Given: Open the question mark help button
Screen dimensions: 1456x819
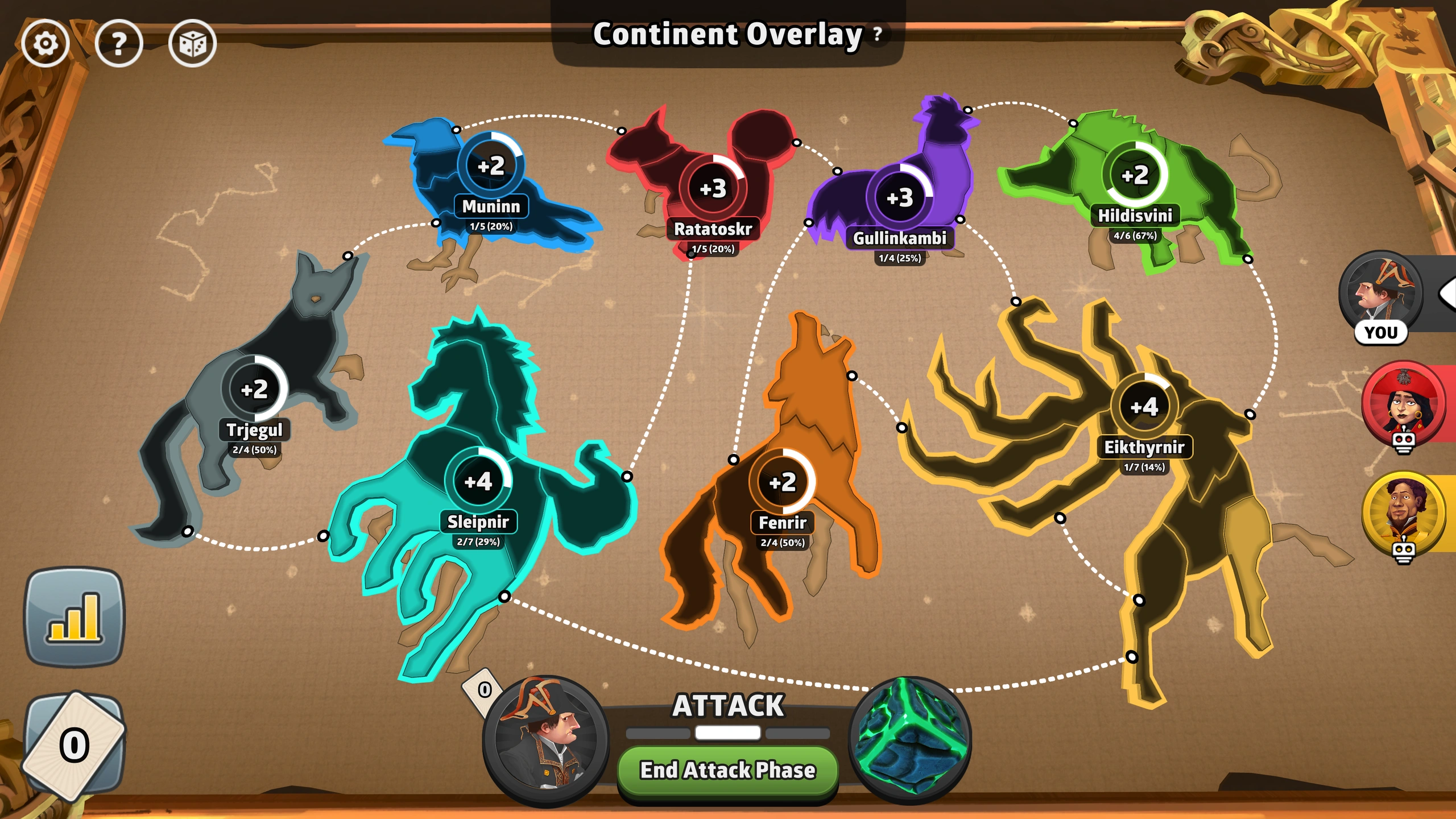Looking at the screenshot, I should (119, 43).
